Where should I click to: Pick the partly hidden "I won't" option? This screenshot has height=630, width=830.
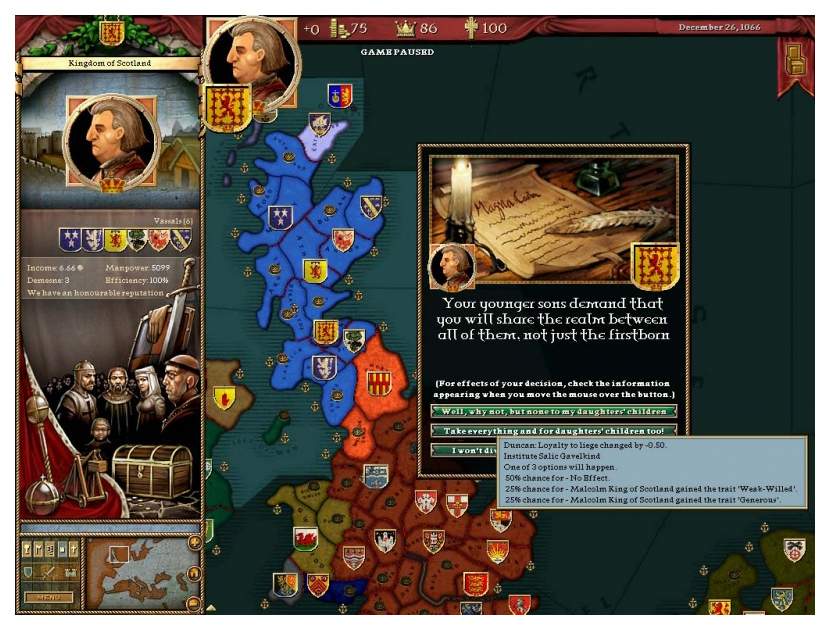point(464,449)
